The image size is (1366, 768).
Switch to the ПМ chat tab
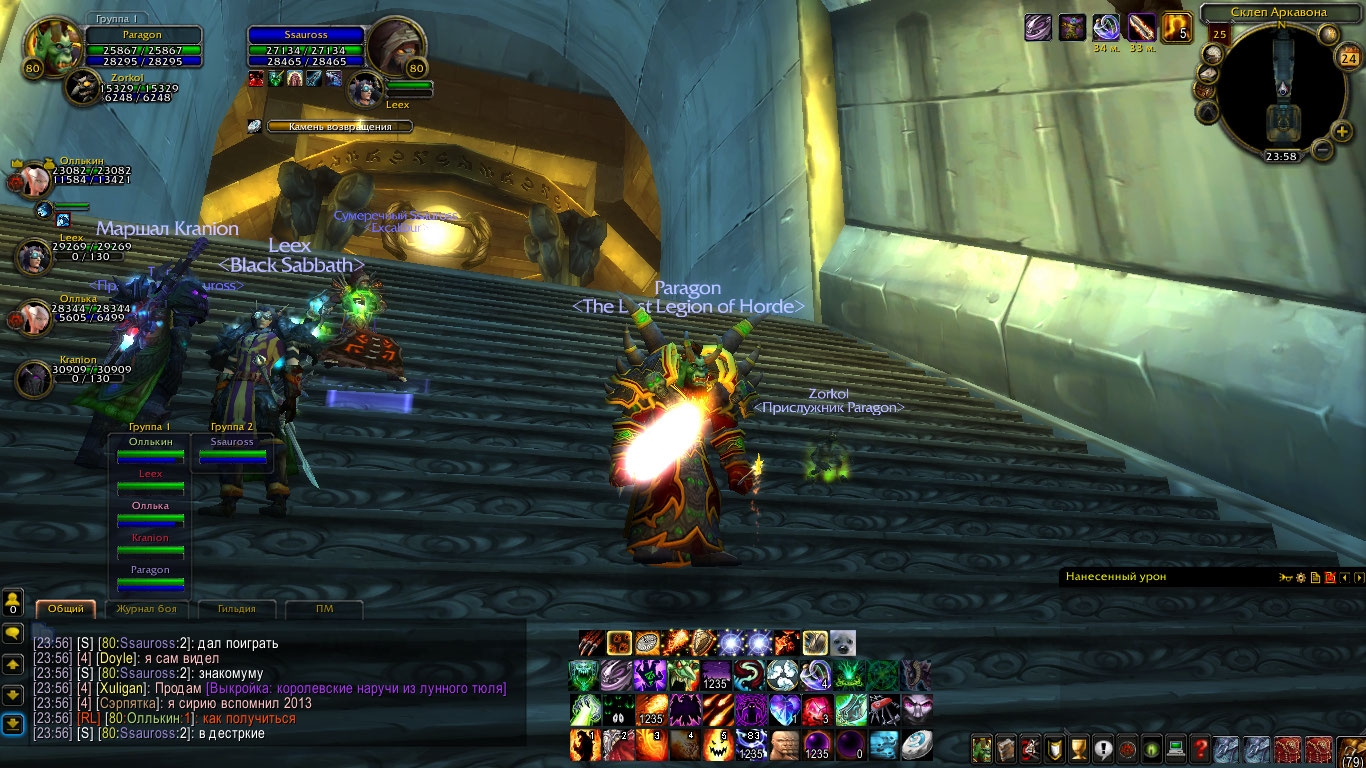click(x=324, y=608)
